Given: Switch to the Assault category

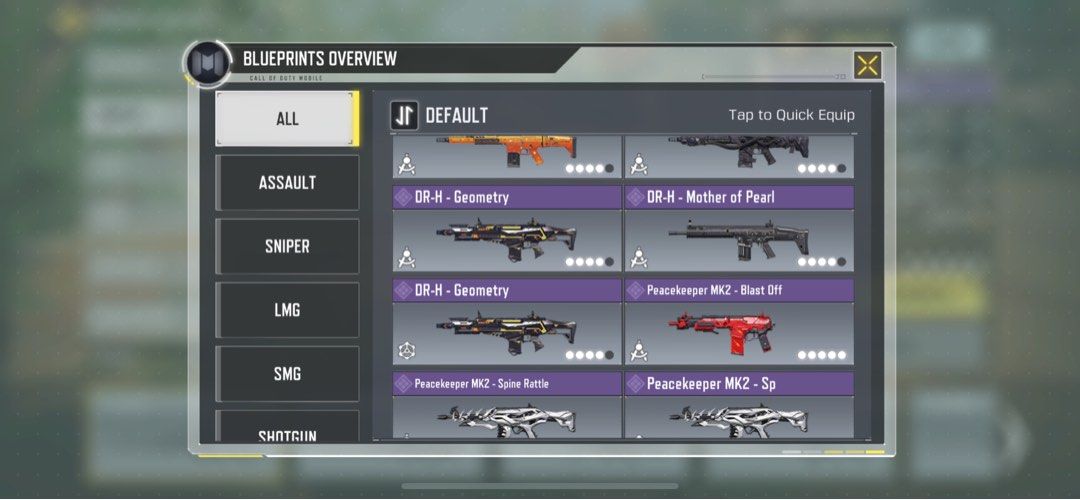Looking at the screenshot, I should tap(287, 183).
